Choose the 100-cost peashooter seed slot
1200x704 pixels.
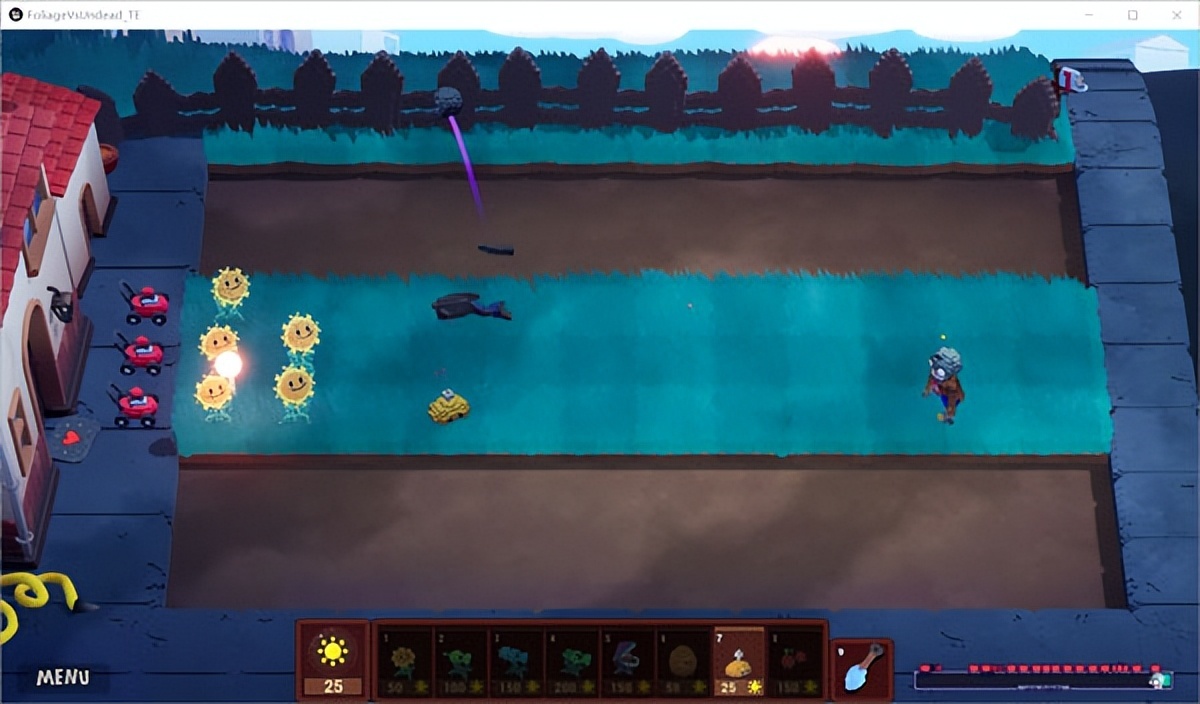click(459, 662)
